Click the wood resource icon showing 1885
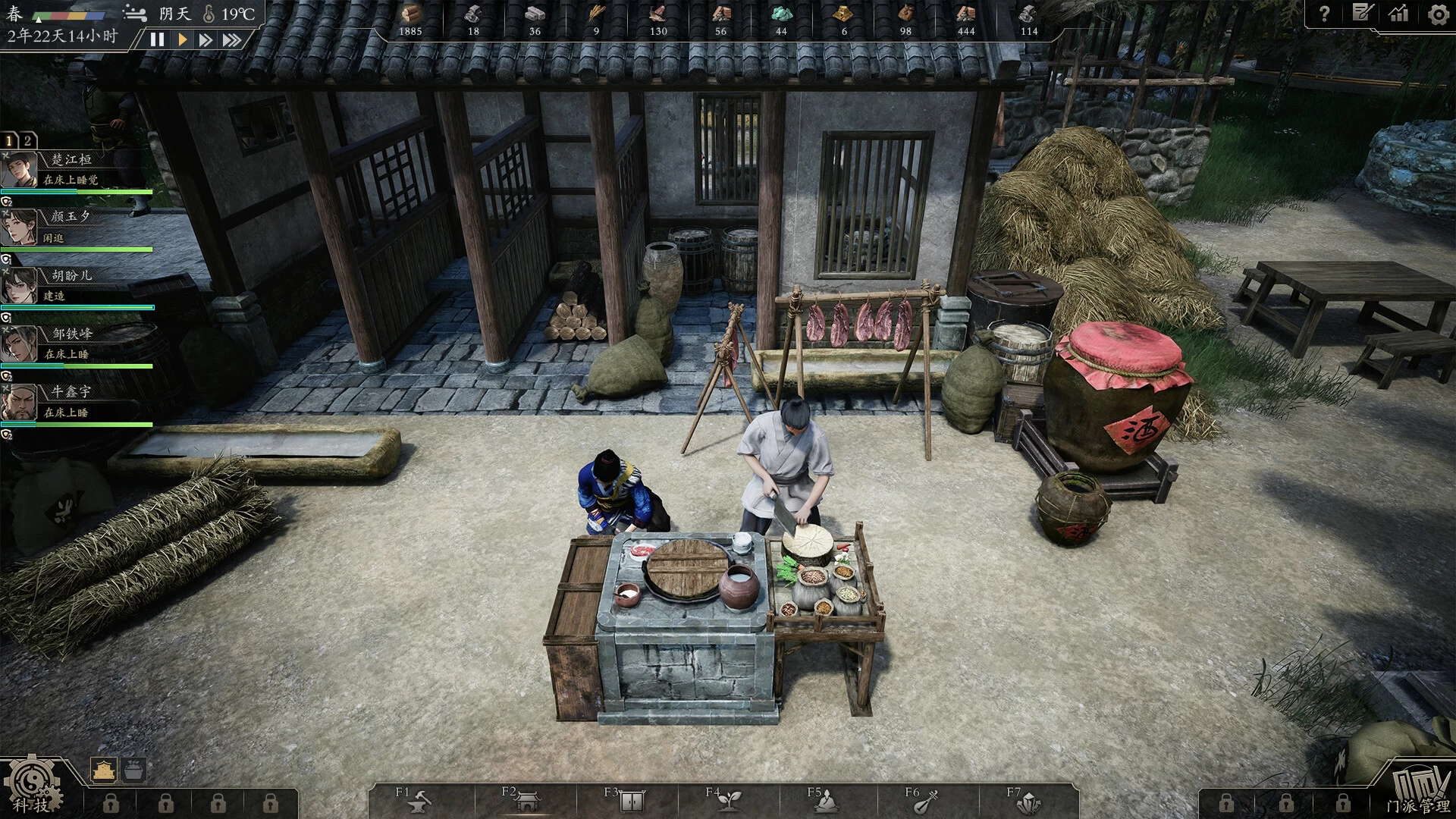This screenshot has height=819, width=1456. click(x=410, y=13)
